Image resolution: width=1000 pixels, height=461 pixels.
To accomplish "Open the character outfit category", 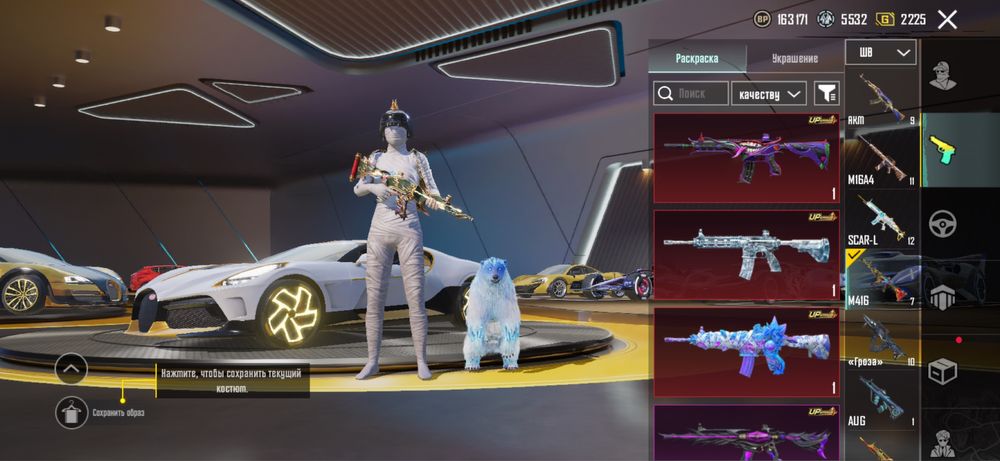I will pyautogui.click(x=941, y=74).
